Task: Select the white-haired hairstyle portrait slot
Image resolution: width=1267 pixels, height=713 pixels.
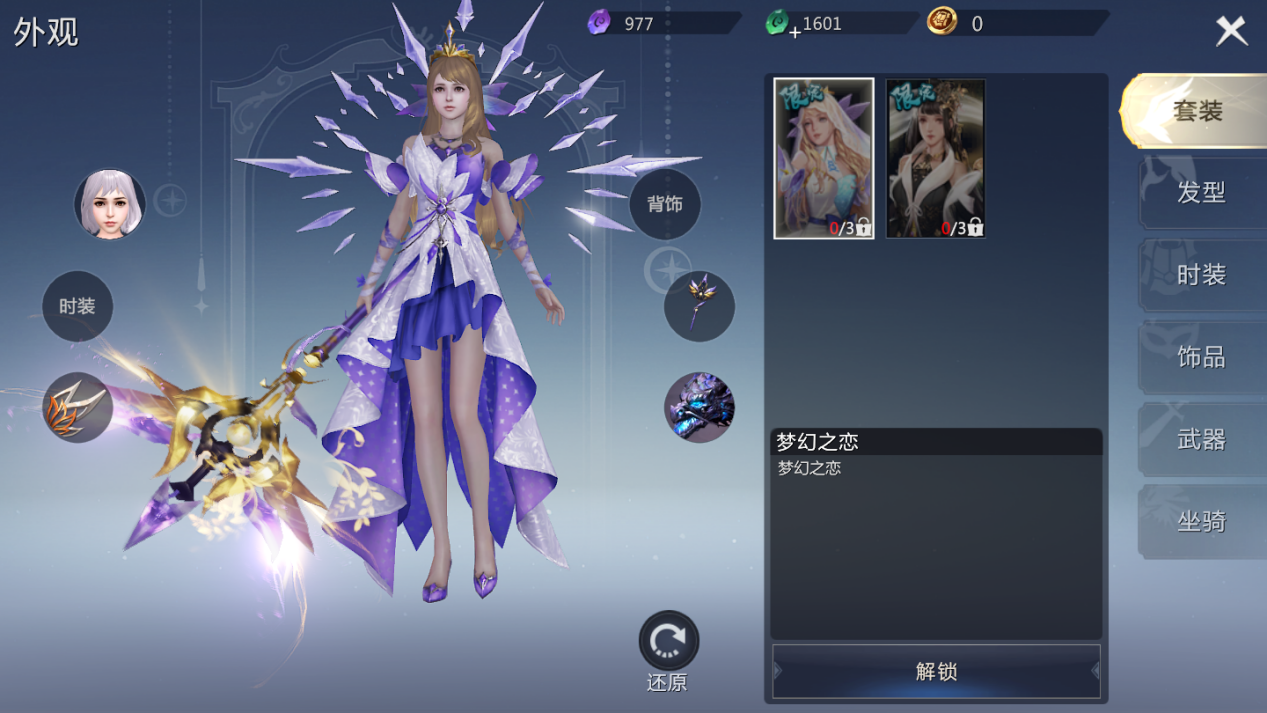Action: (110, 204)
